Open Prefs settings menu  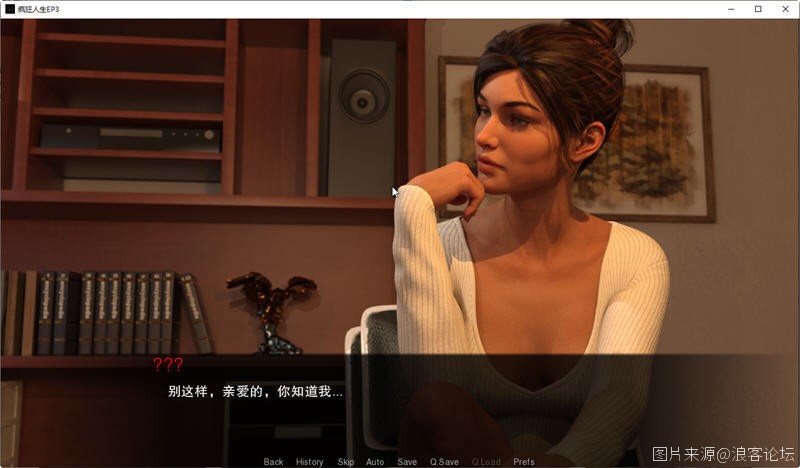[524, 462]
